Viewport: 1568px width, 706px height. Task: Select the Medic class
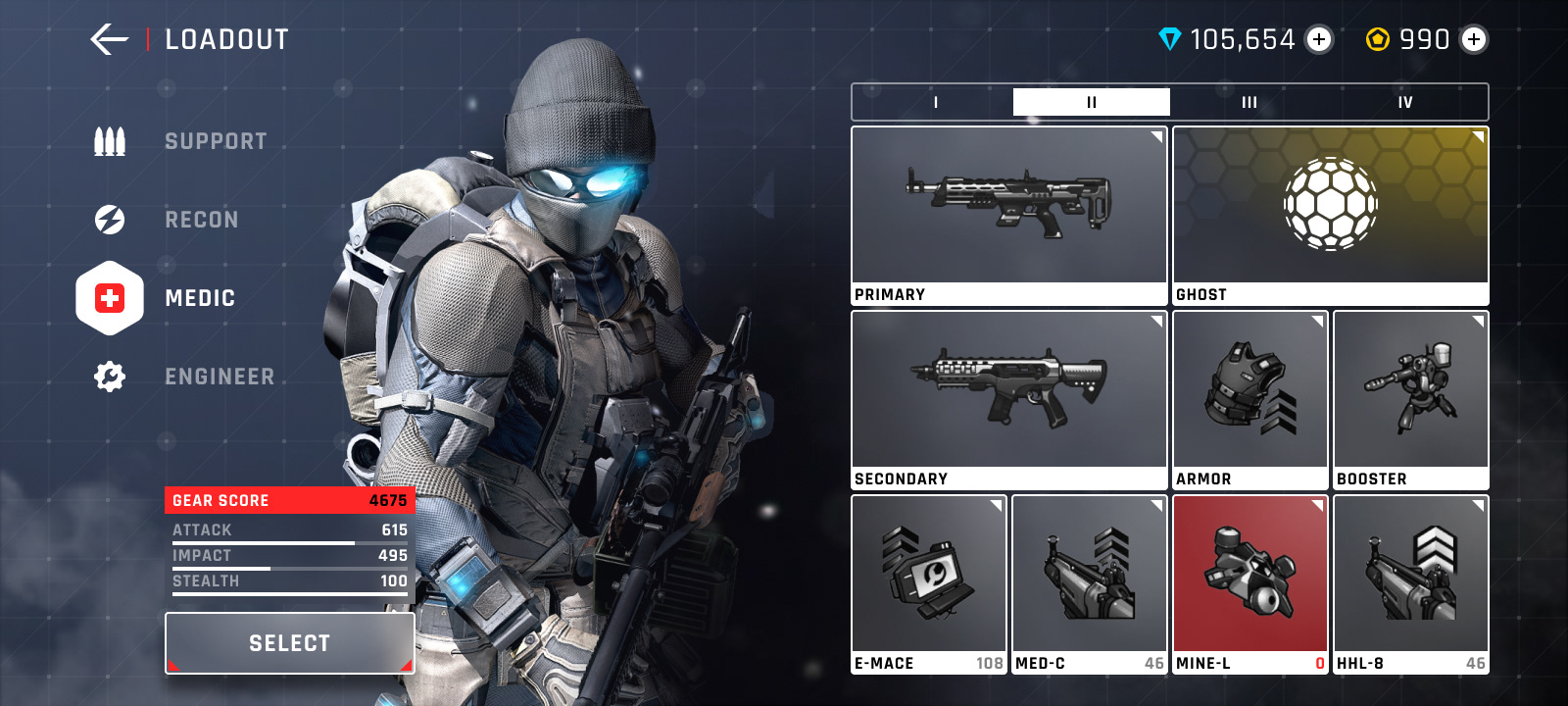coord(199,298)
